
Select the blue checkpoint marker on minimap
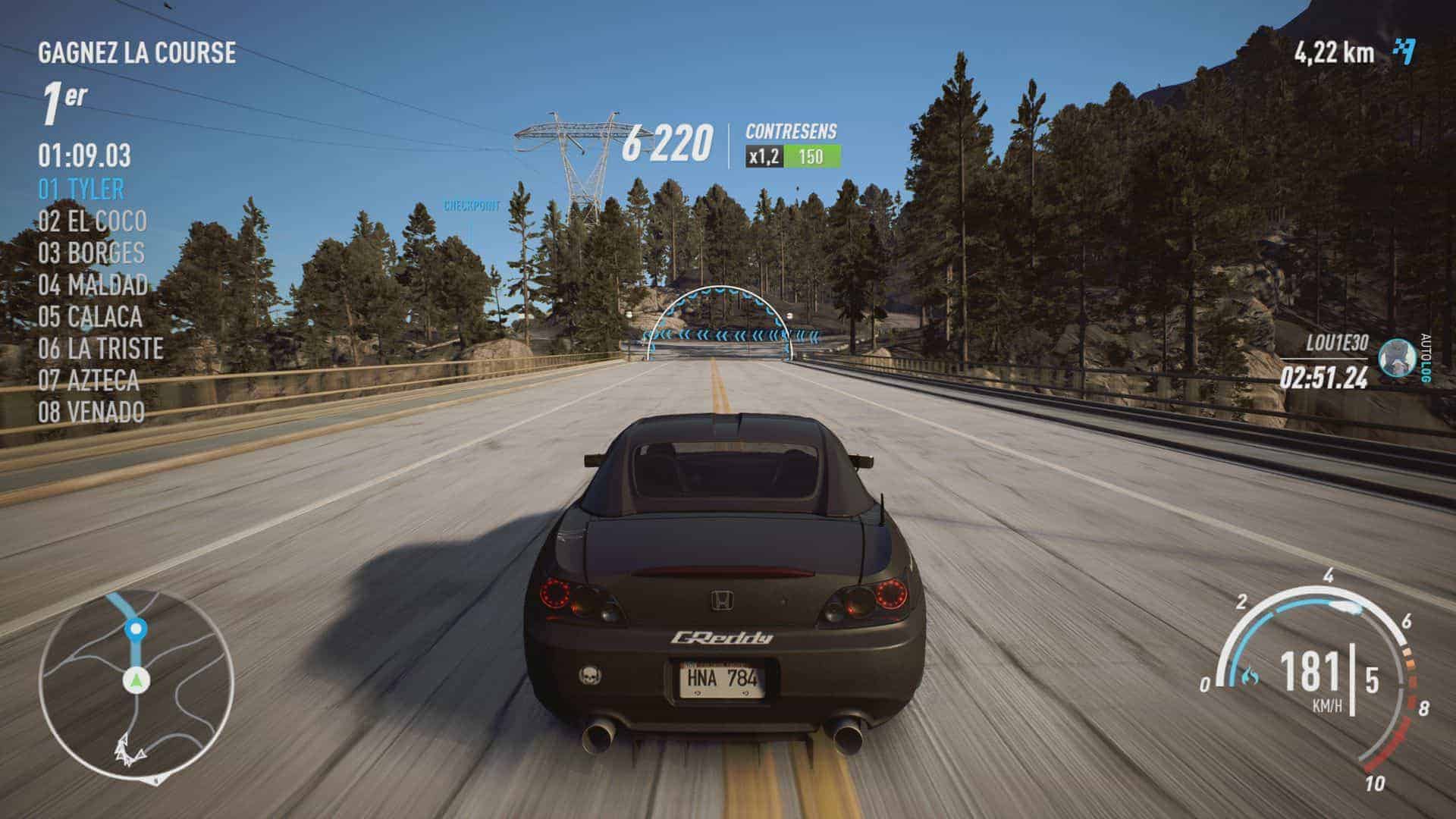(136, 629)
